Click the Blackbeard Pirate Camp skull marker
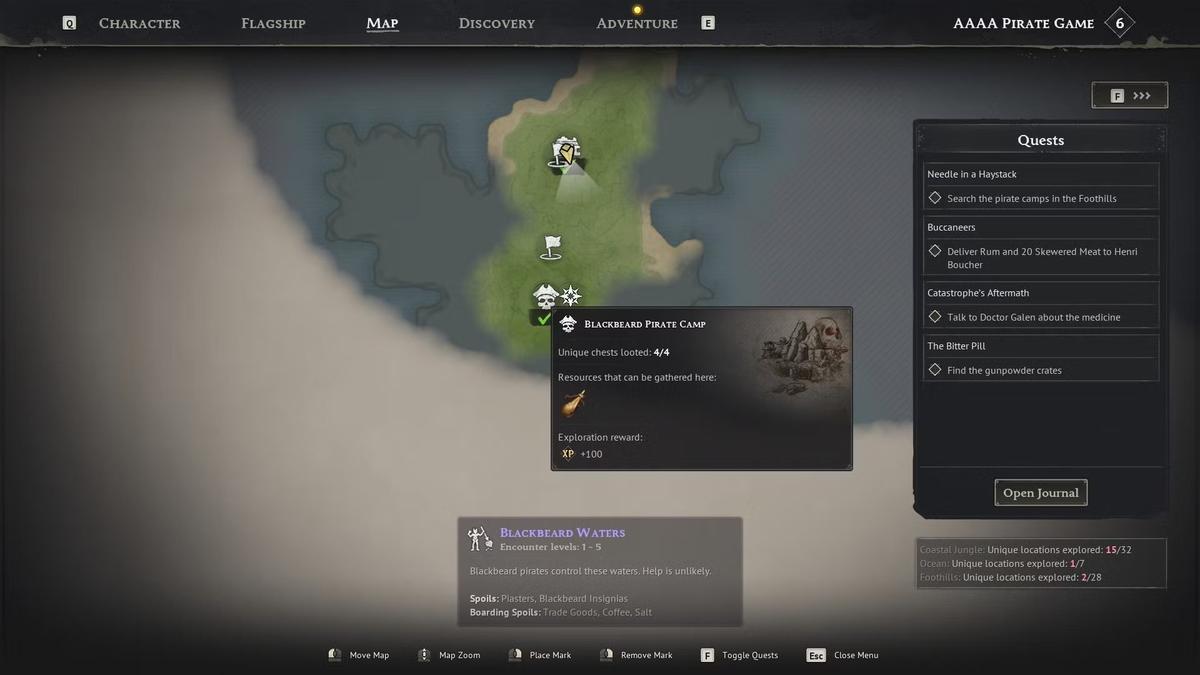The height and width of the screenshot is (675, 1200). 545,297
